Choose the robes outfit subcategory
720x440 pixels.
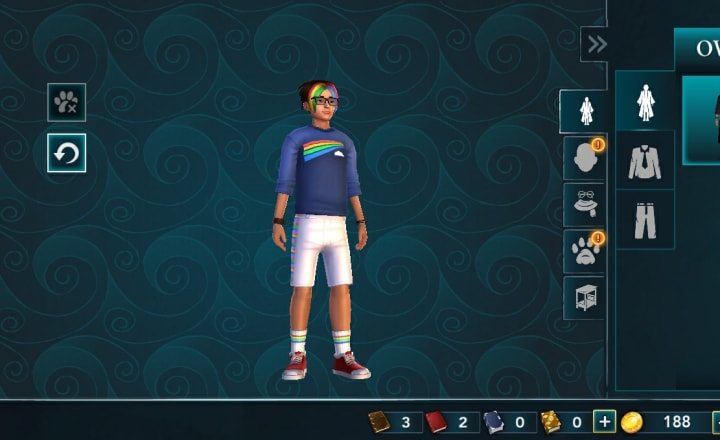pyautogui.click(x=645, y=101)
